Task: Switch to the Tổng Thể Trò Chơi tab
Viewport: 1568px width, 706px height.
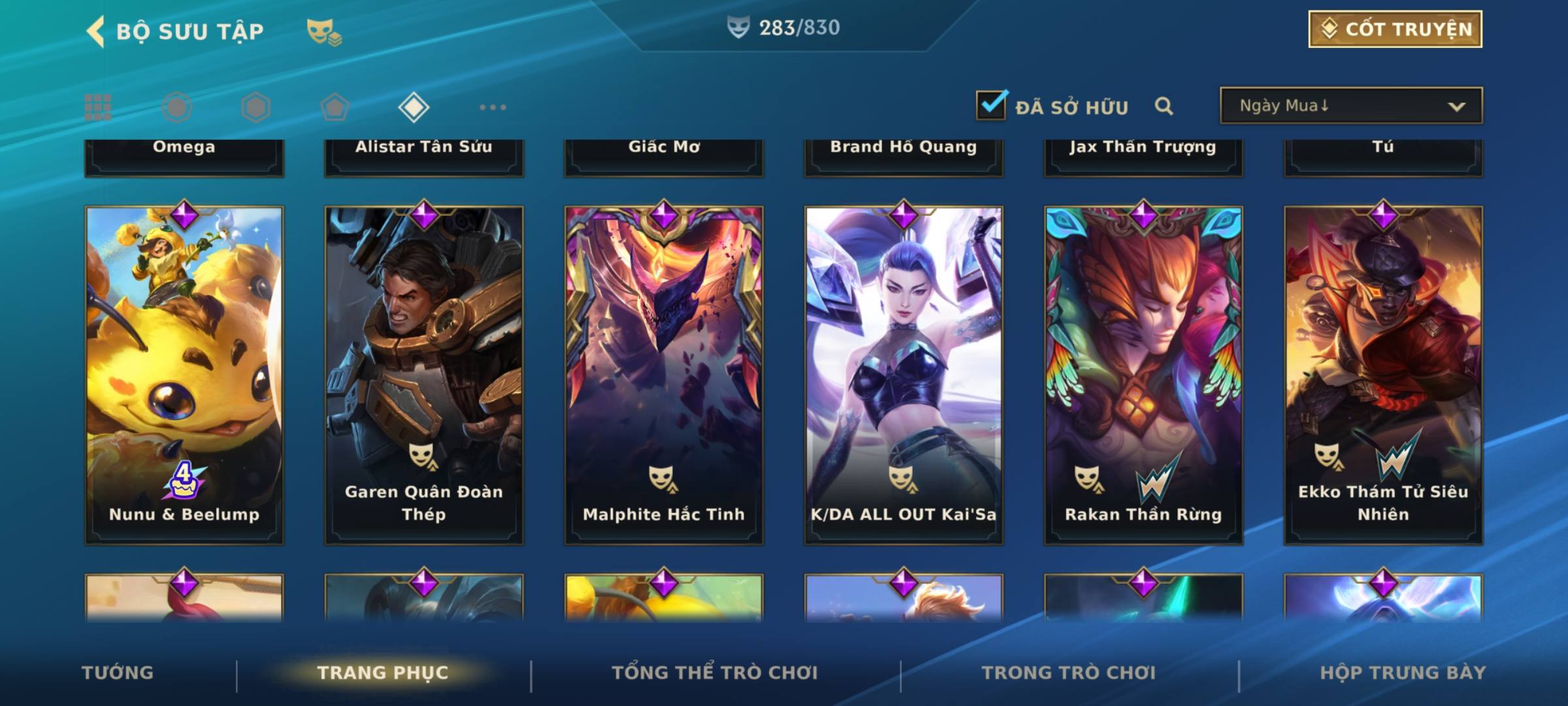Action: click(x=715, y=673)
